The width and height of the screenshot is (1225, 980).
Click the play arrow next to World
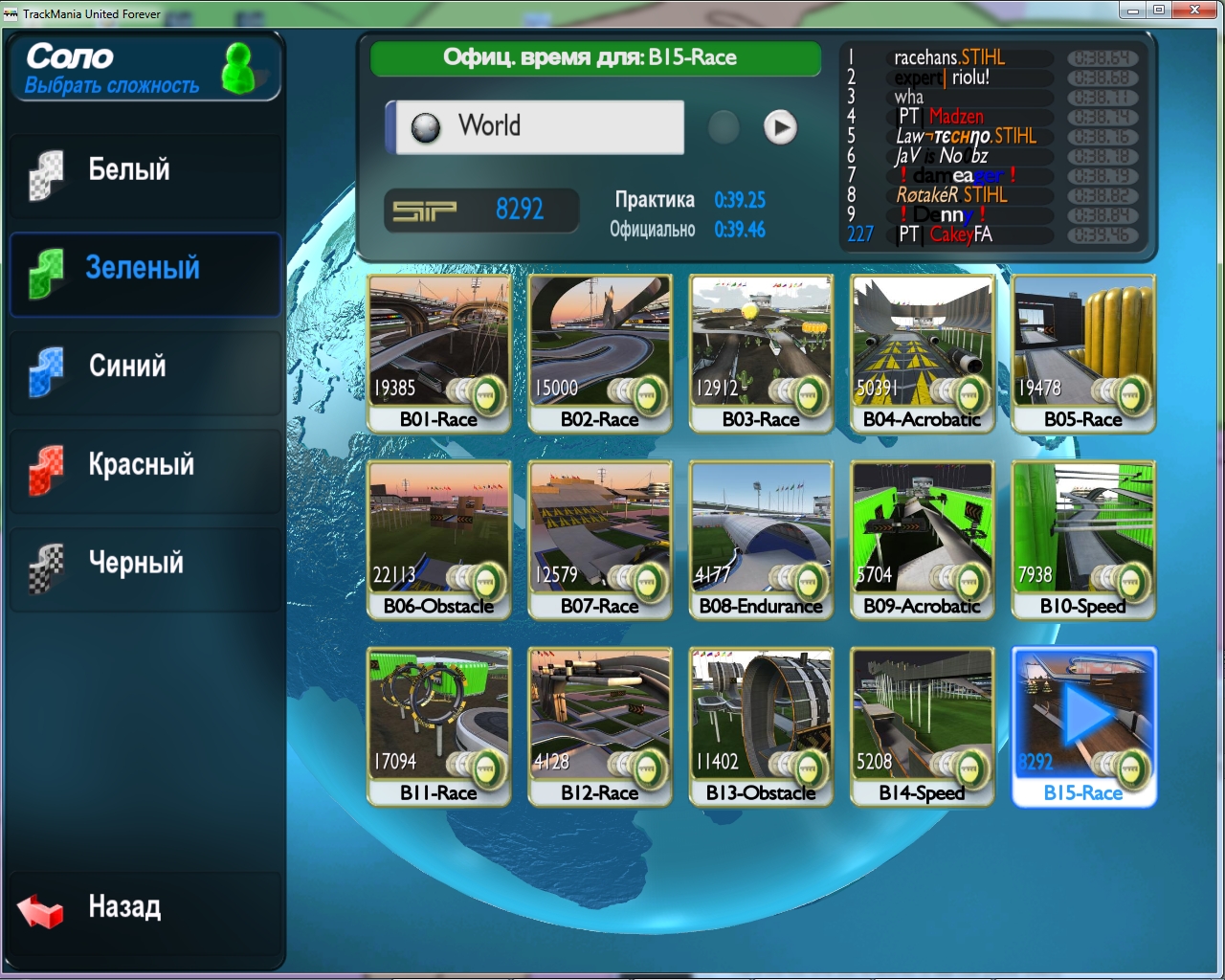780,127
